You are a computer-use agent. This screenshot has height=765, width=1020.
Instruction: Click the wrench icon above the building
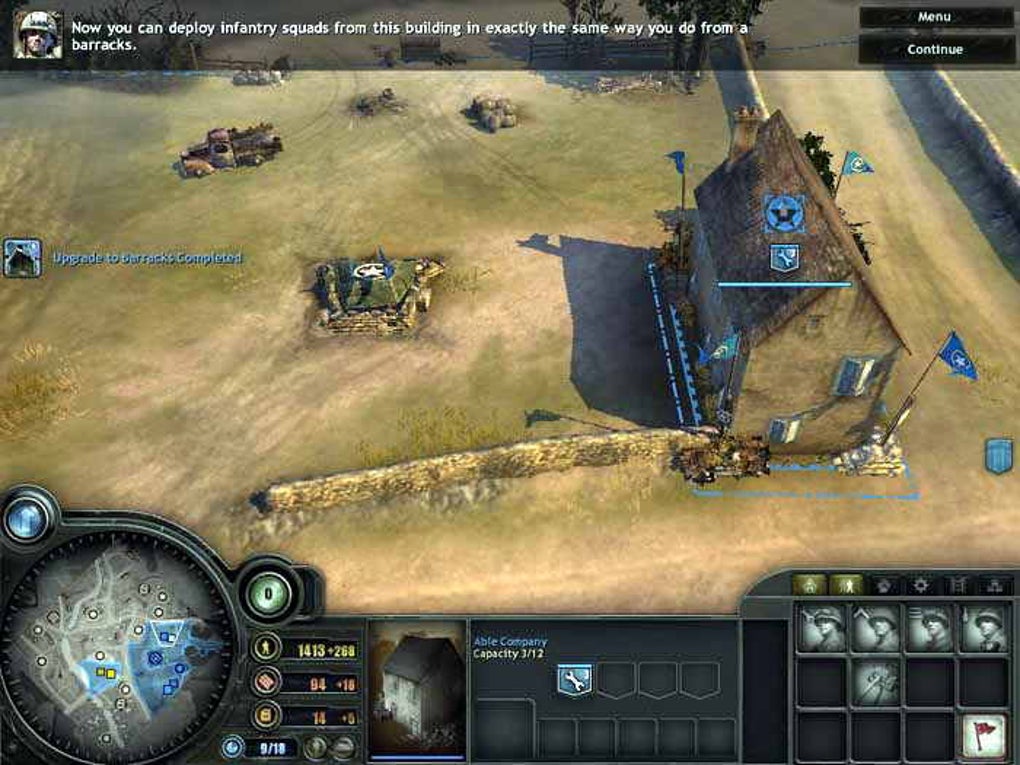click(x=784, y=257)
